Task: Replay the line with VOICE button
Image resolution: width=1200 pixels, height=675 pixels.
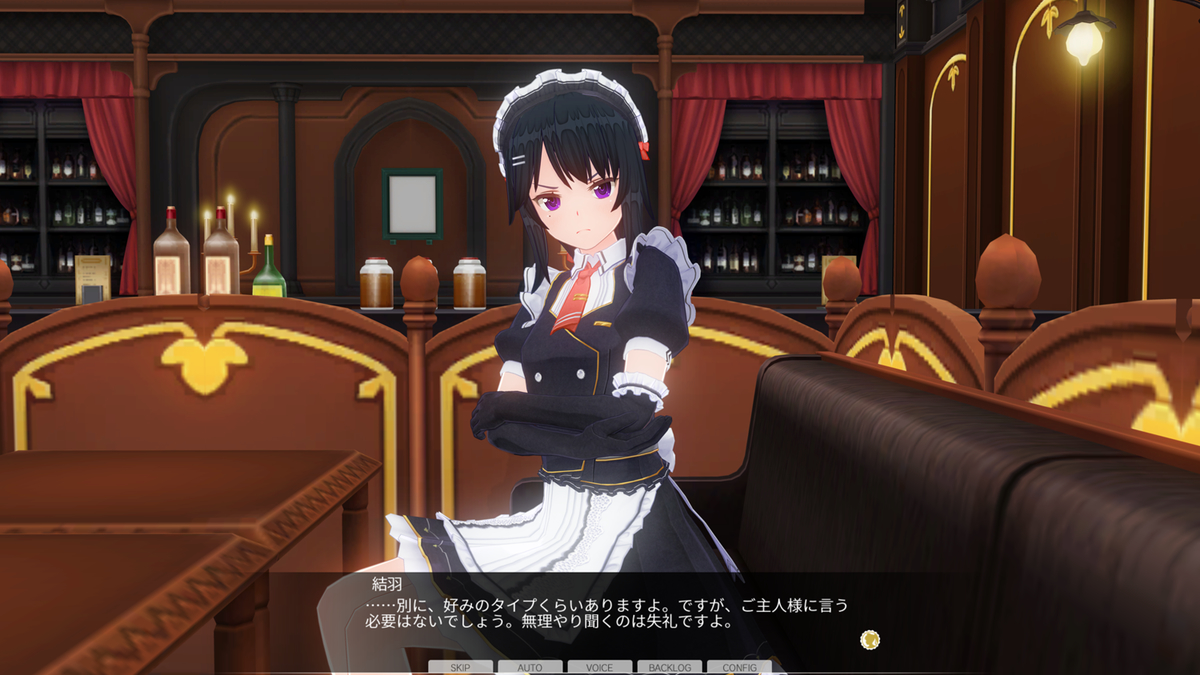Action: [600, 667]
